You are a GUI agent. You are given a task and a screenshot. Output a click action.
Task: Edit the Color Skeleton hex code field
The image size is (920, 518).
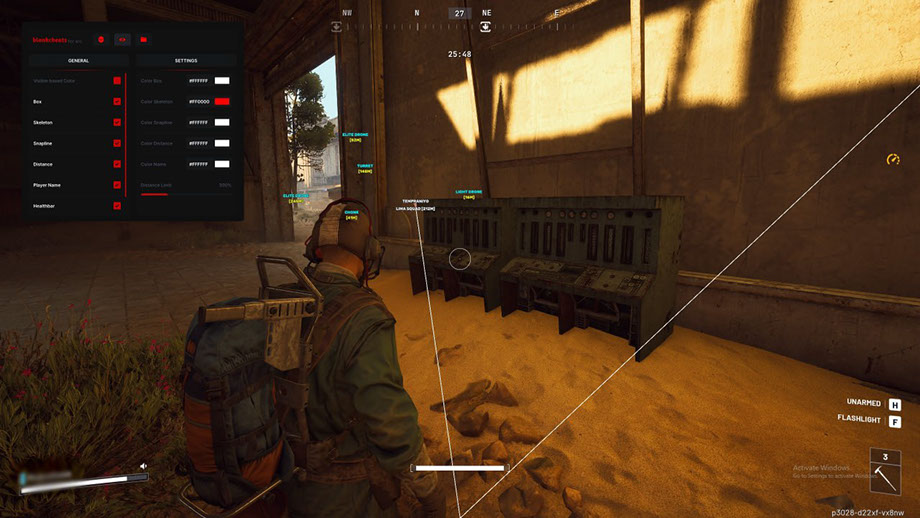tap(197, 101)
